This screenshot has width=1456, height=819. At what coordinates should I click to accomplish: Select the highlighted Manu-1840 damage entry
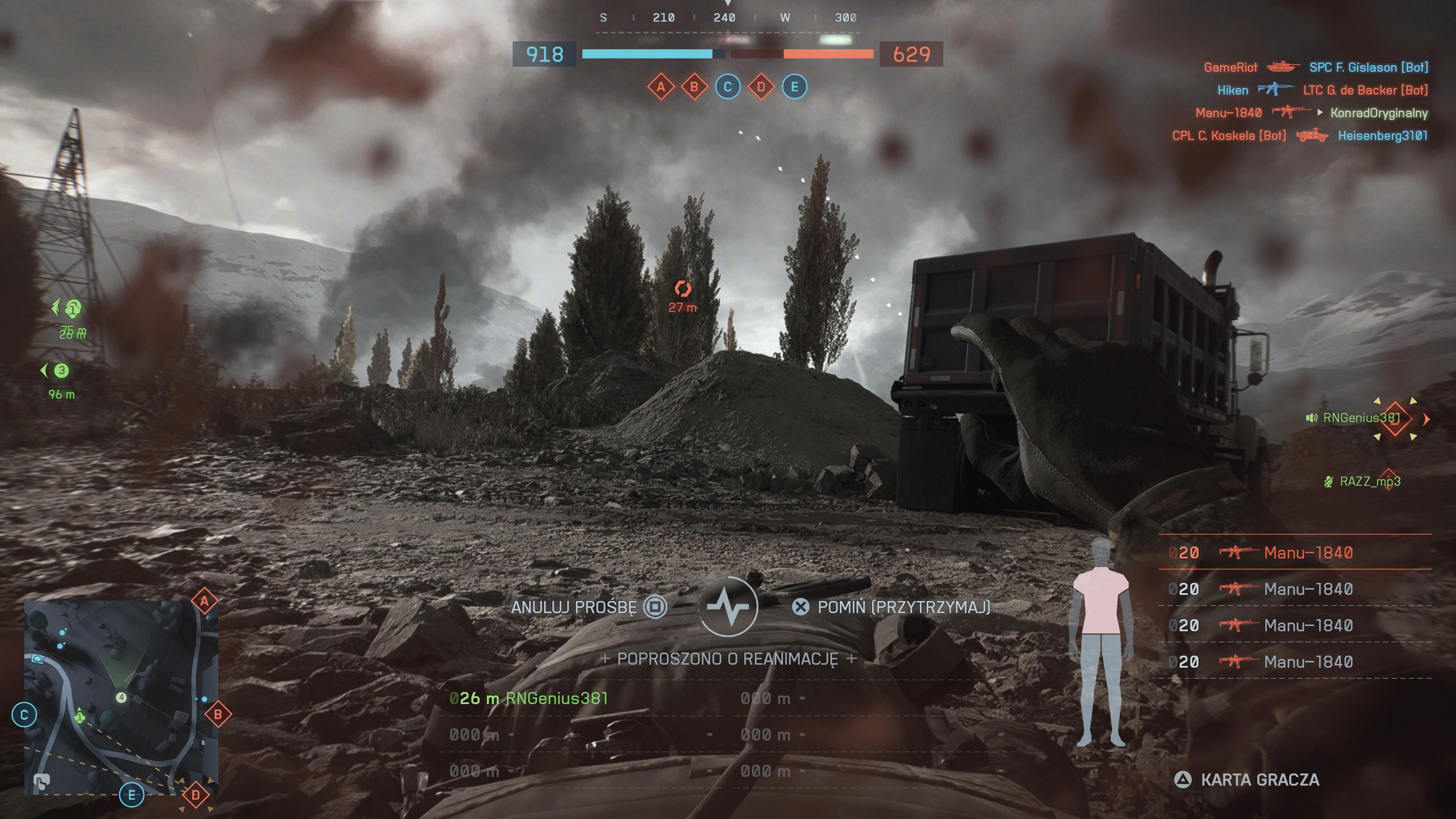(1294, 552)
